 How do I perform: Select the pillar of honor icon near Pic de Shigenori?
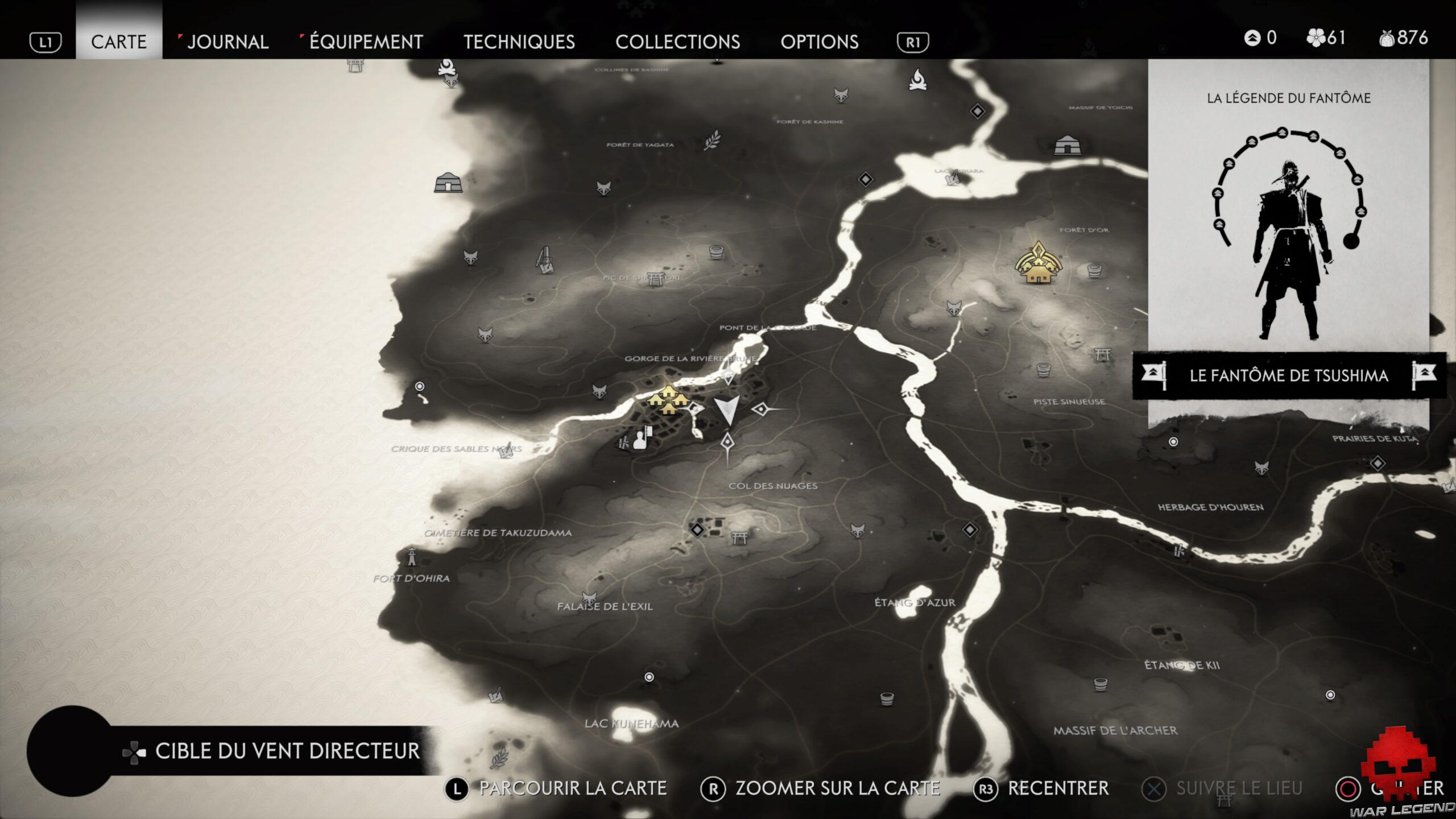coord(545,259)
